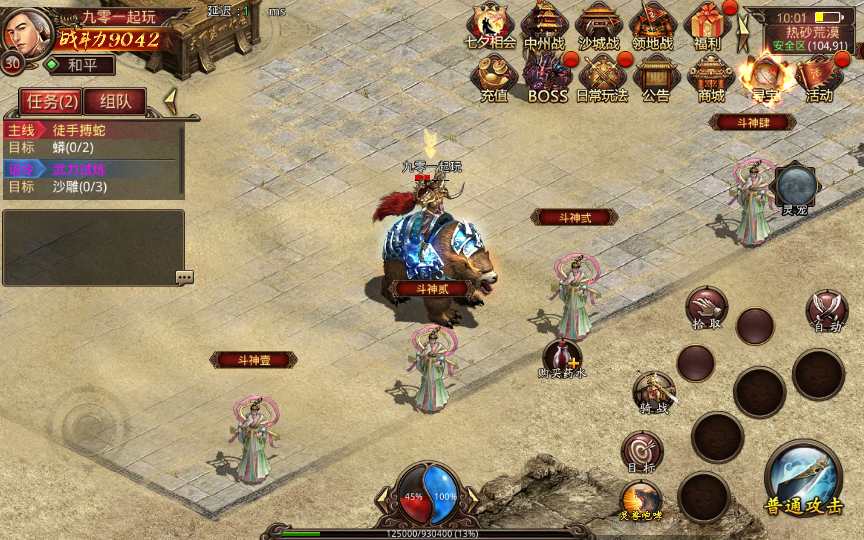Open the 沙城战 siege menu

point(599,23)
